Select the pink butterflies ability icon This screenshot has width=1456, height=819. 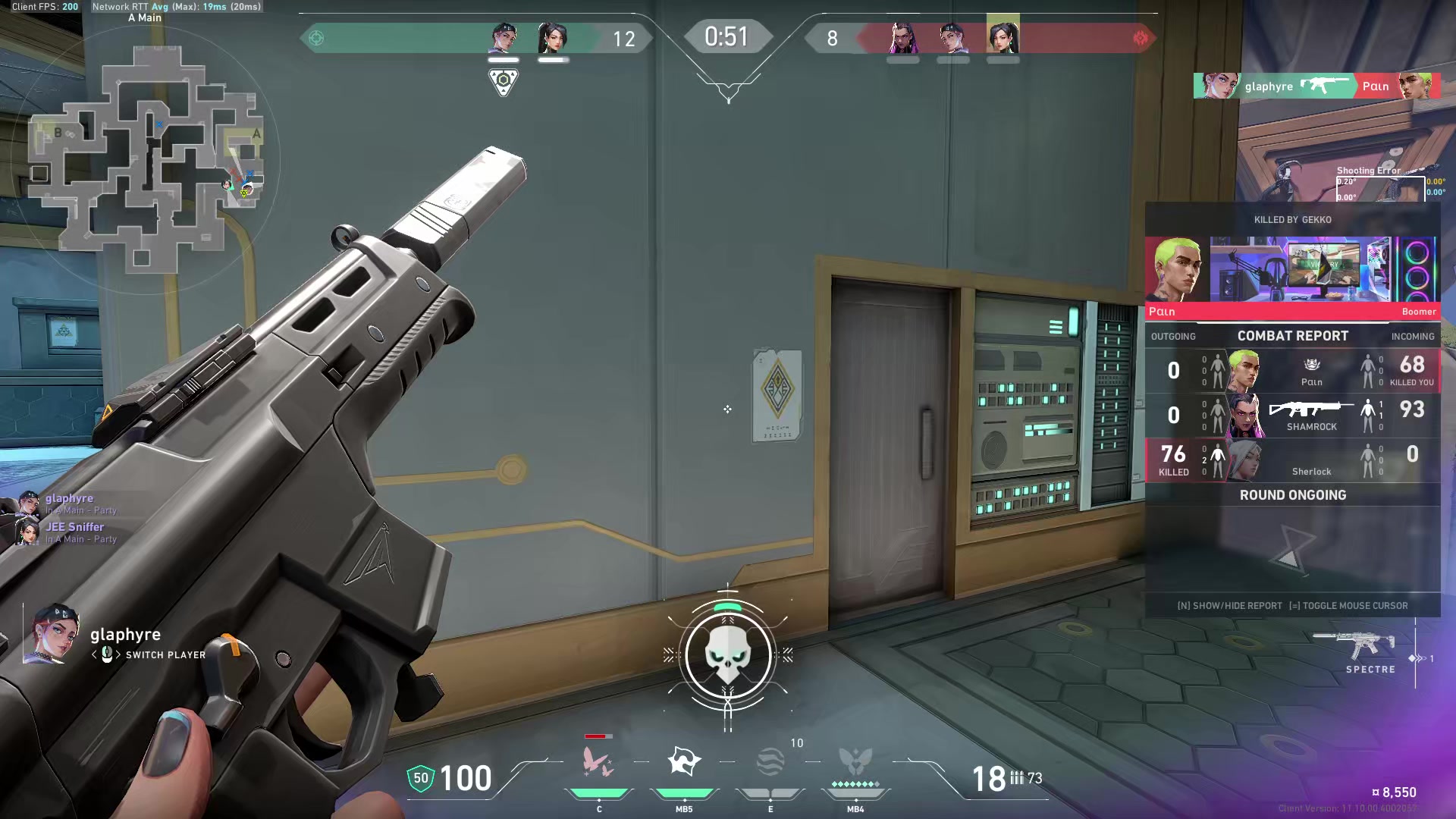(598, 761)
